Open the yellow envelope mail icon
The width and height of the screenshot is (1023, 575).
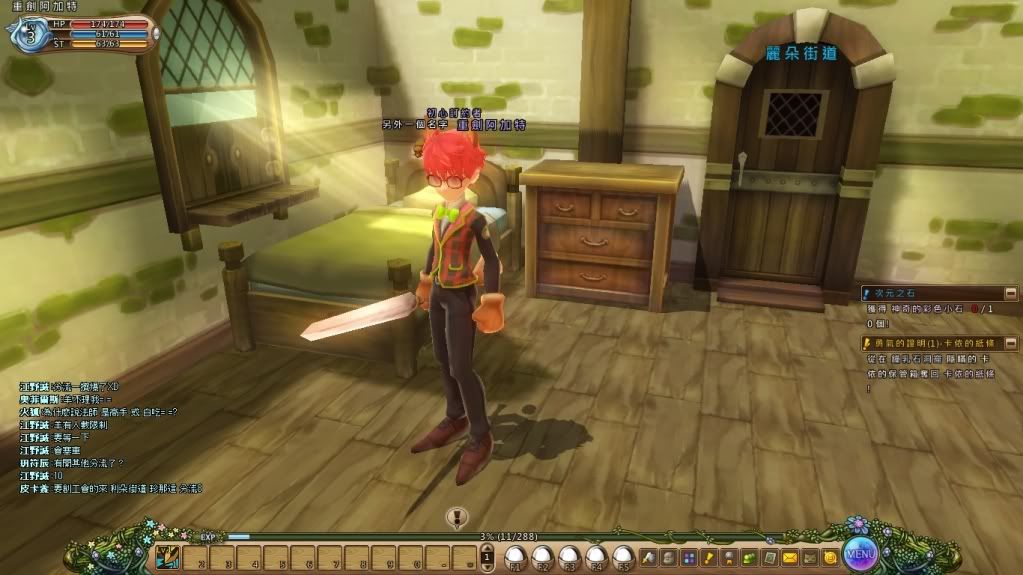click(790, 557)
